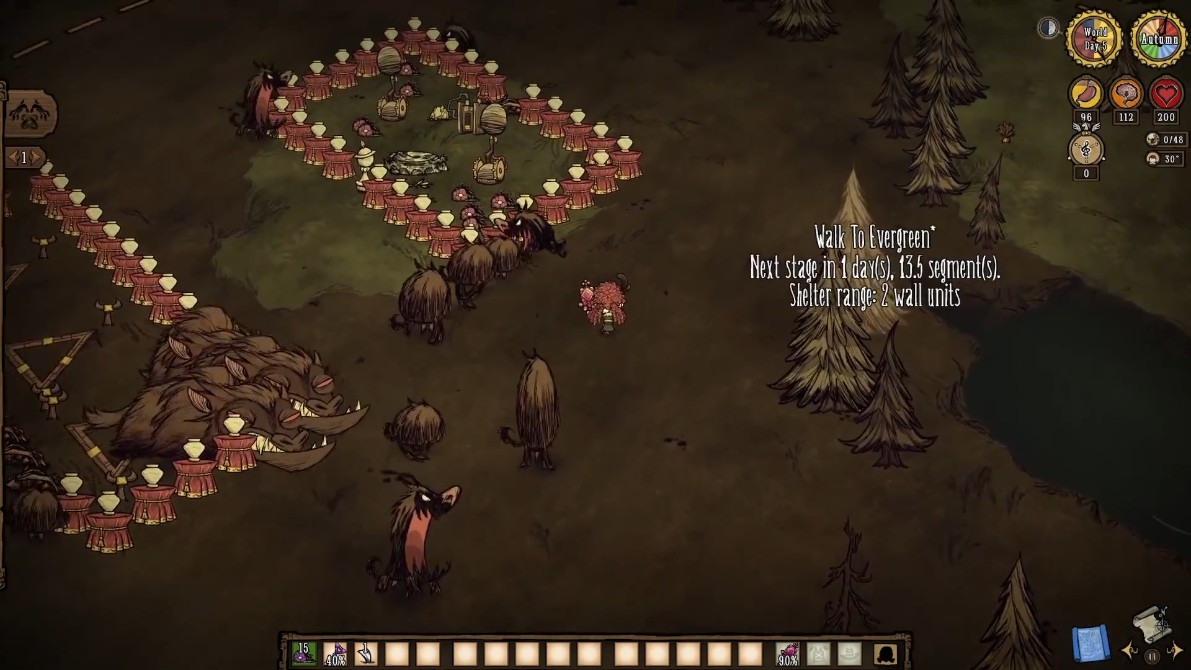Click the treble clef inspiration badge

point(1086,149)
